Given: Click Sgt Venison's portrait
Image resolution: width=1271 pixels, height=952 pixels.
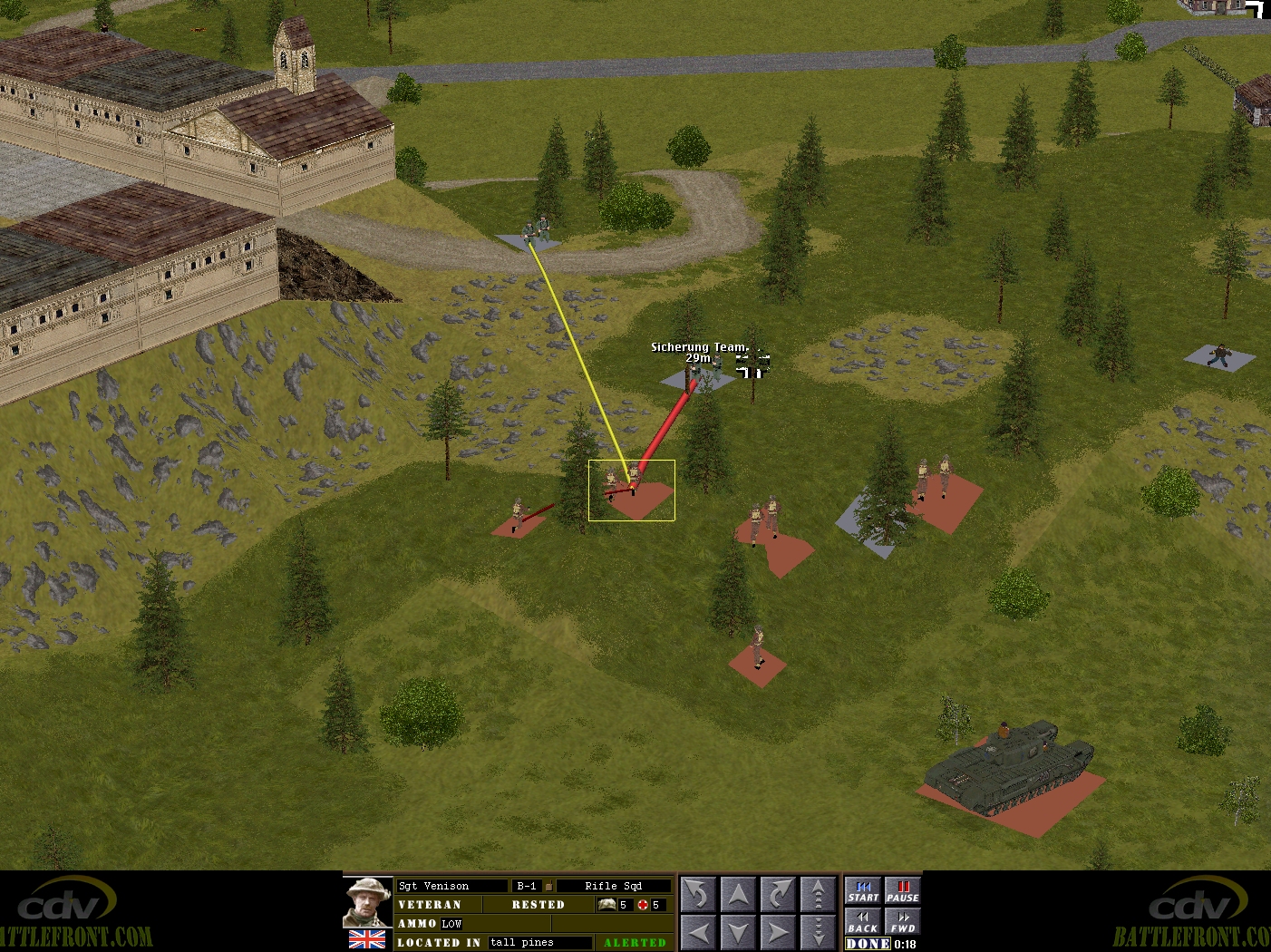Looking at the screenshot, I should [x=367, y=902].
